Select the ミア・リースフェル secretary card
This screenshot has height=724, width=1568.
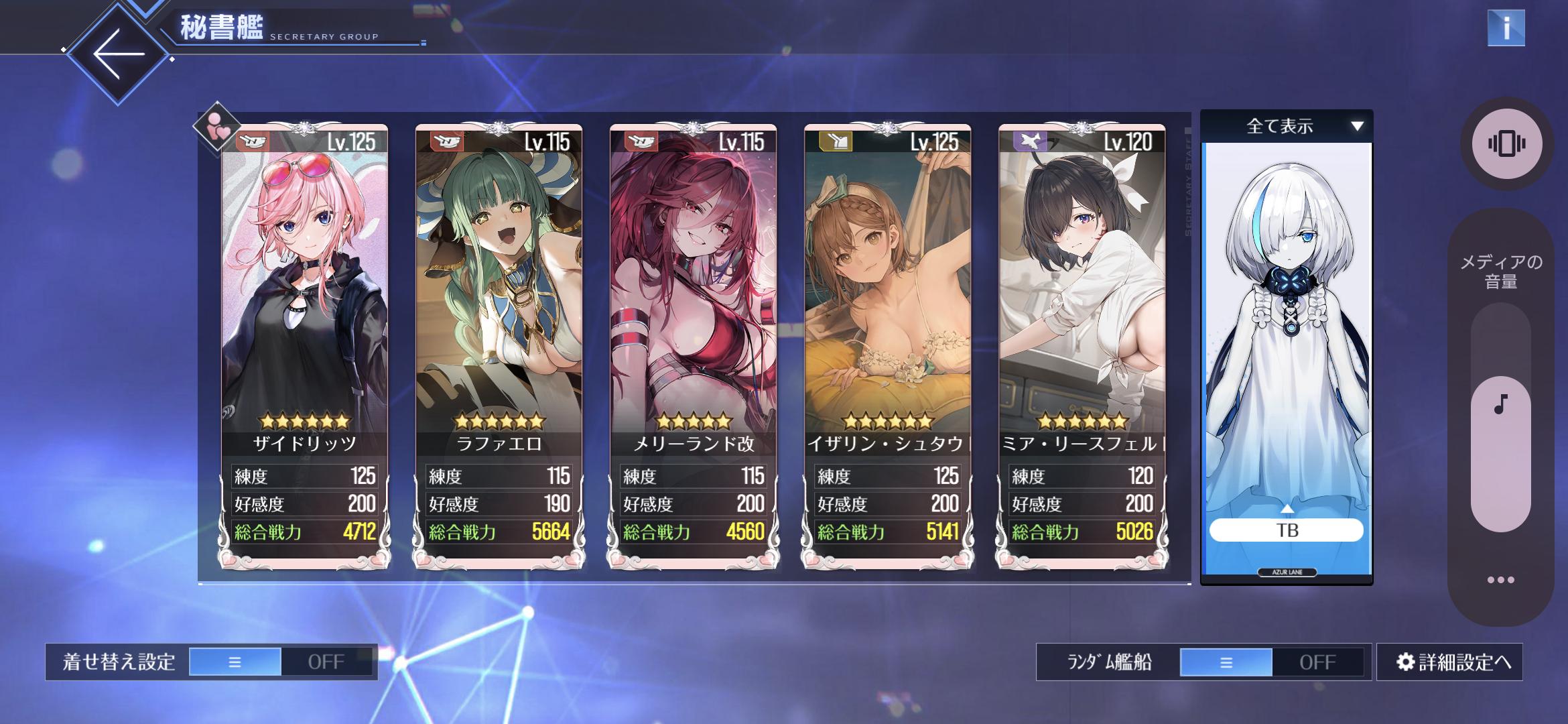coord(1082,302)
